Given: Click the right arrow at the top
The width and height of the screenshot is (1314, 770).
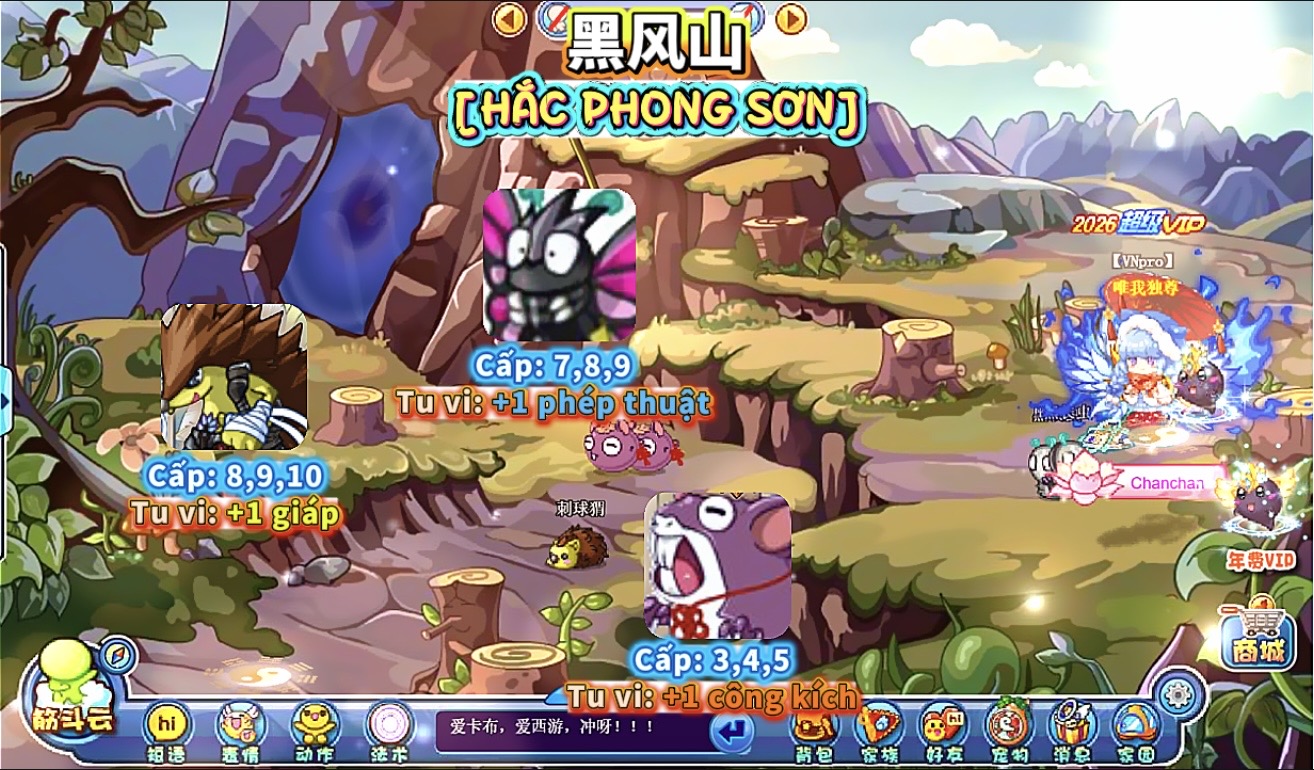Looking at the screenshot, I should coord(791,19).
